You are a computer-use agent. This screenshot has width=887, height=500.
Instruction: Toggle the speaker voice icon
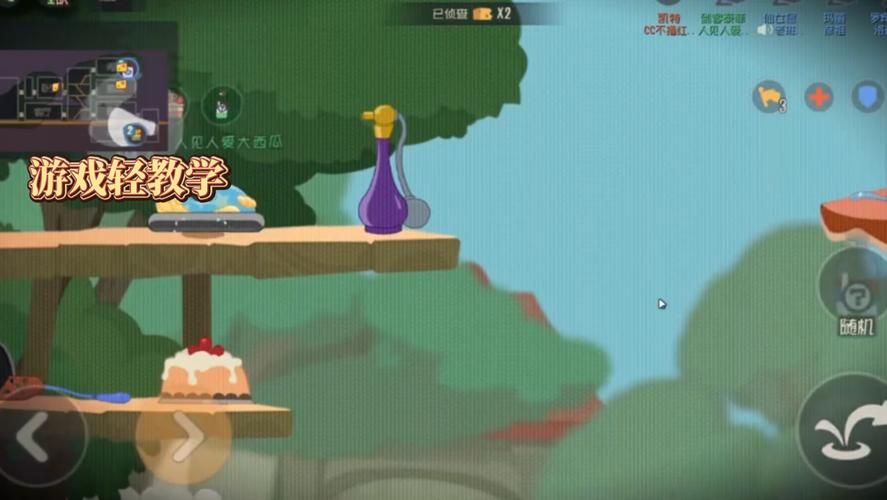764,30
